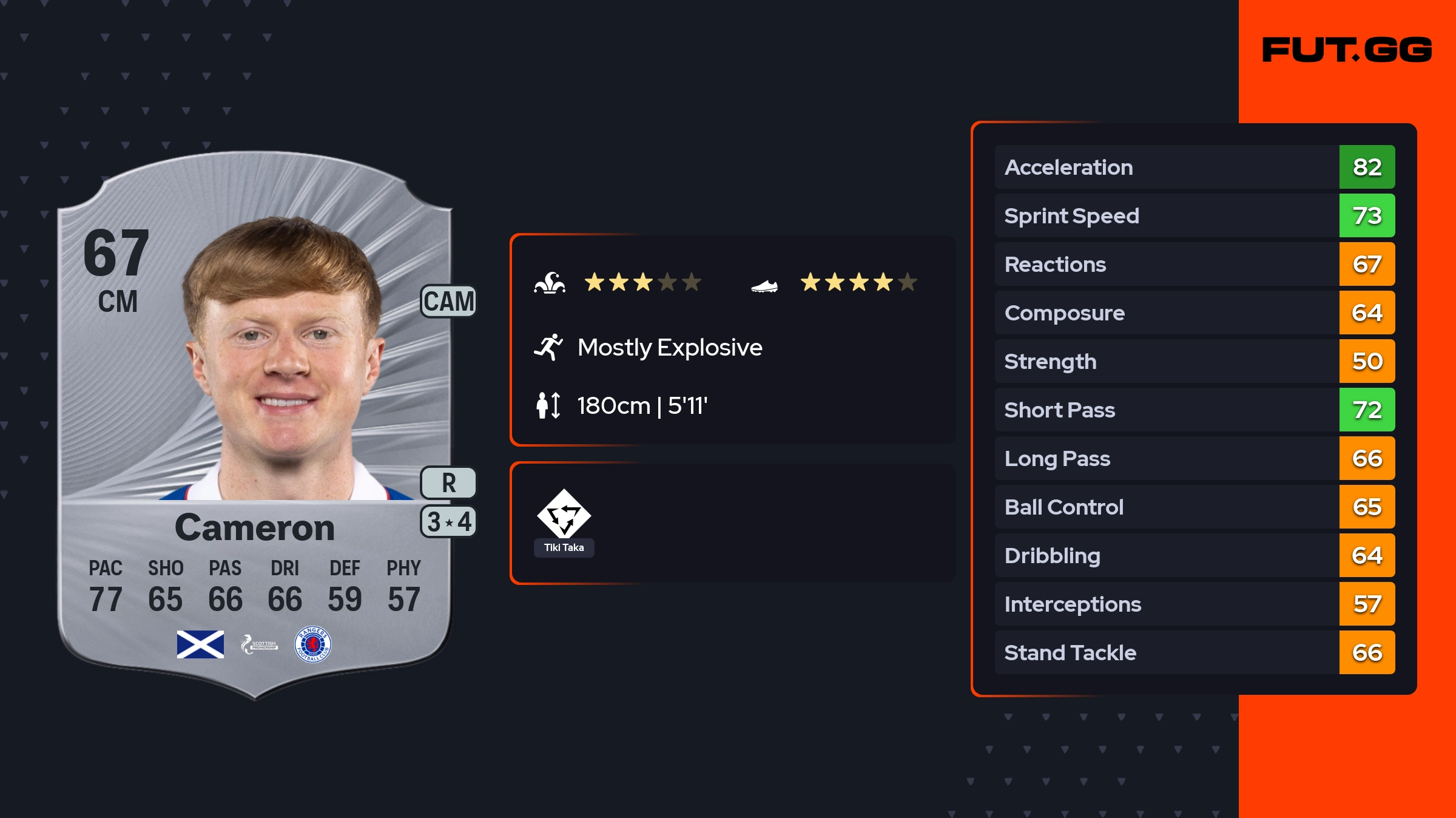Click the Stand Tackle stat row
Image resolution: width=1456 pixels, height=818 pixels.
pyautogui.click(x=1194, y=652)
